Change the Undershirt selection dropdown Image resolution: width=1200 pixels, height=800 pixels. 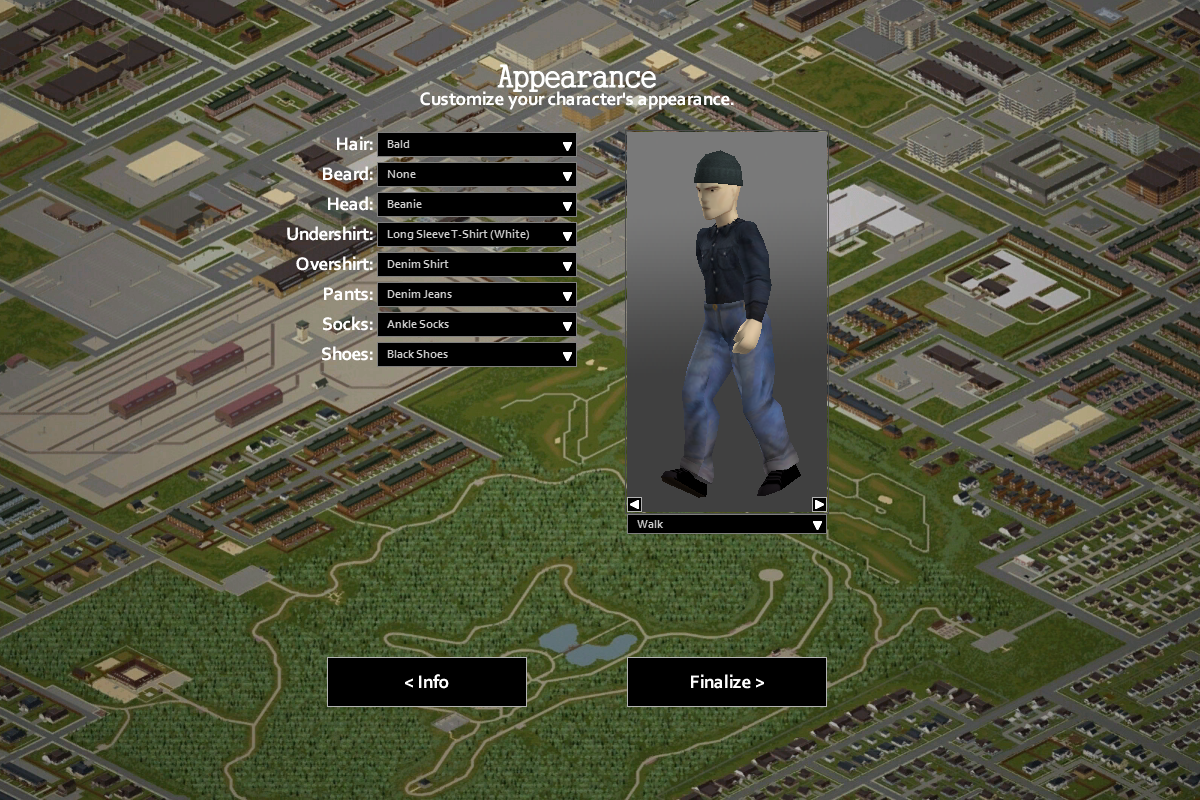[476, 235]
